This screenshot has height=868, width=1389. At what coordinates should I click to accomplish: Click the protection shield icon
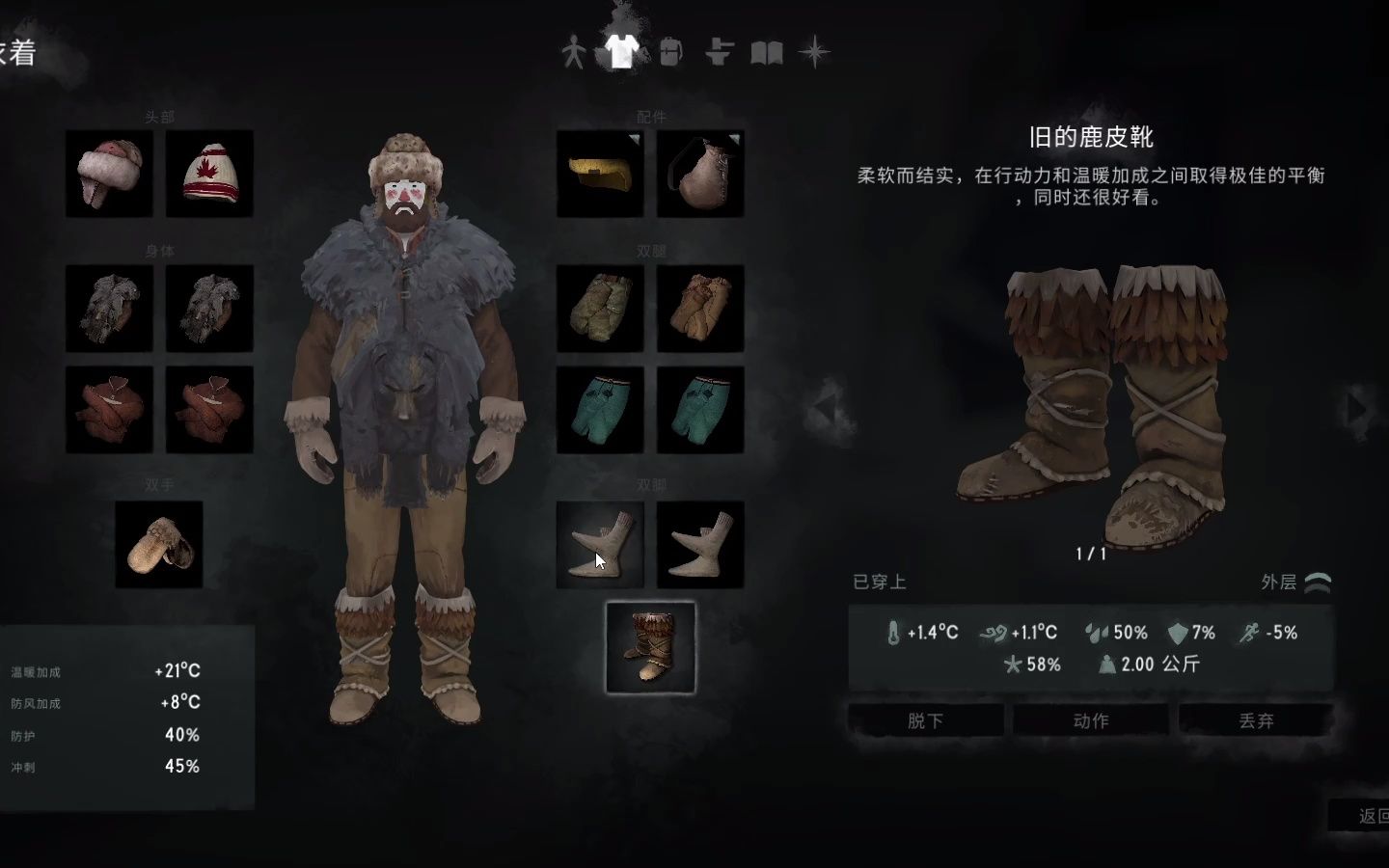pos(1176,634)
